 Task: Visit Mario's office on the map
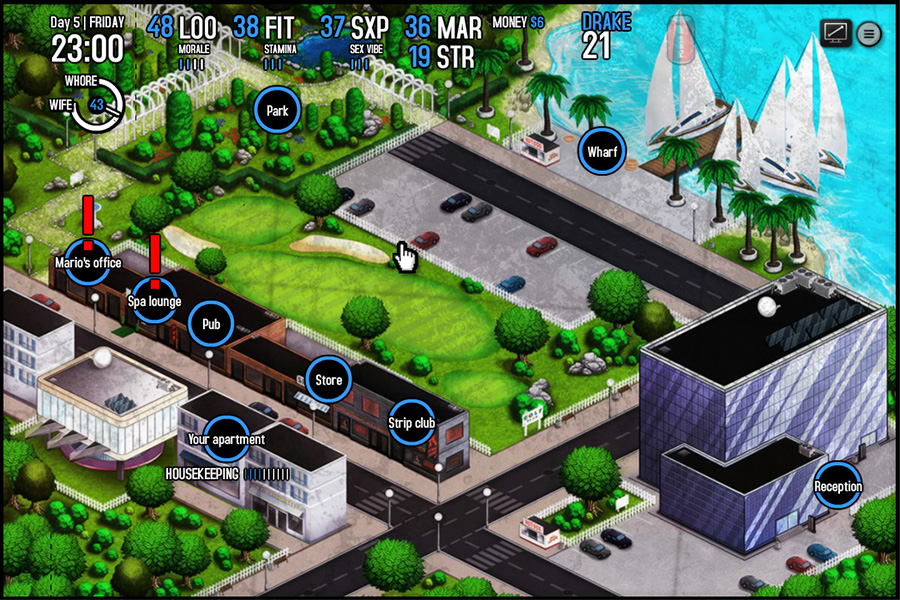click(x=87, y=262)
